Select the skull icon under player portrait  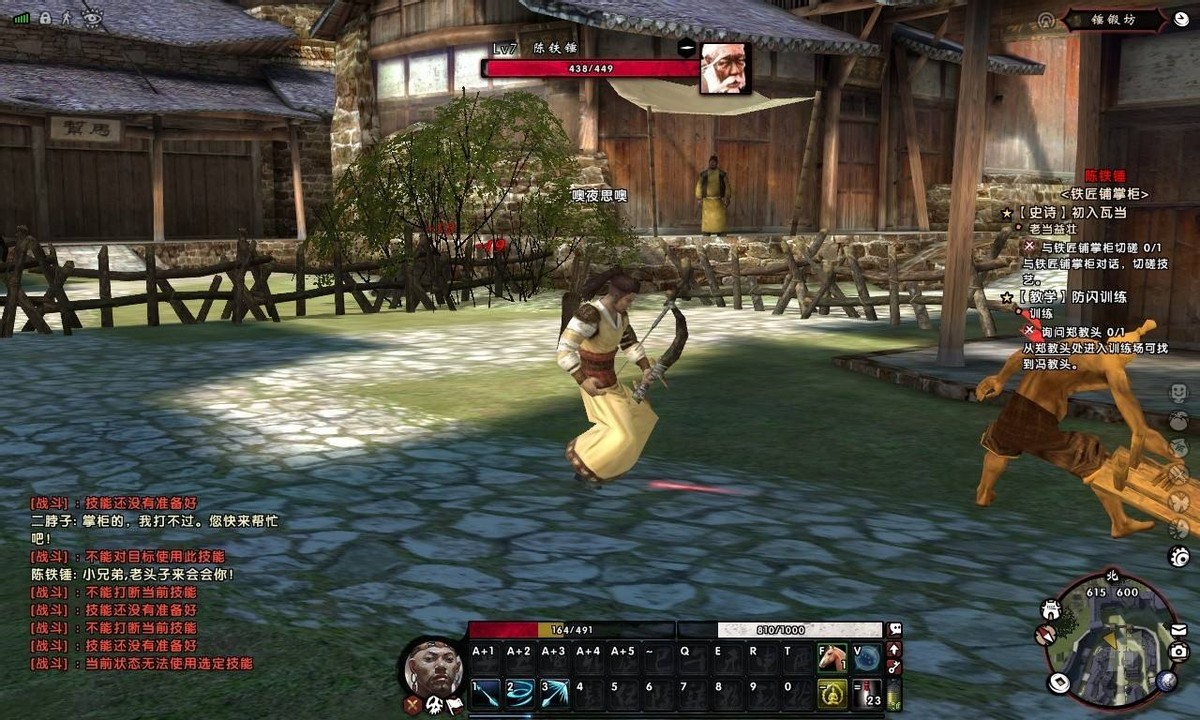point(437,705)
